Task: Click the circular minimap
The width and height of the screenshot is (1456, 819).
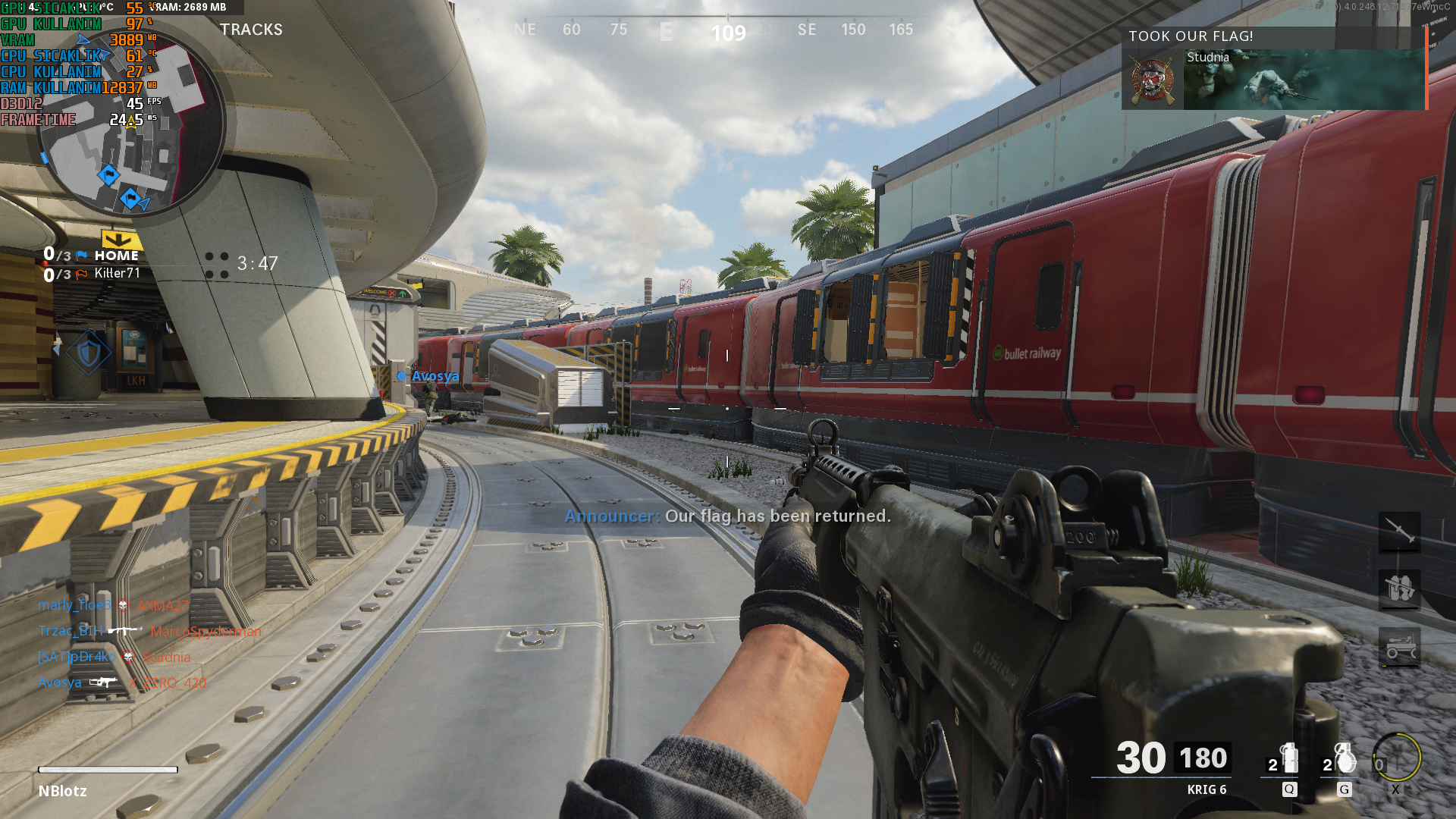Action: coord(130,125)
